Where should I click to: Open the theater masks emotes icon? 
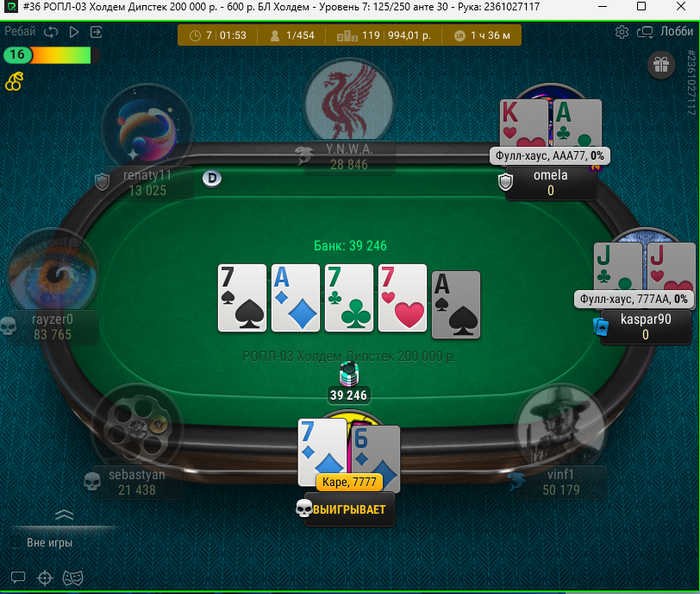pos(72,577)
